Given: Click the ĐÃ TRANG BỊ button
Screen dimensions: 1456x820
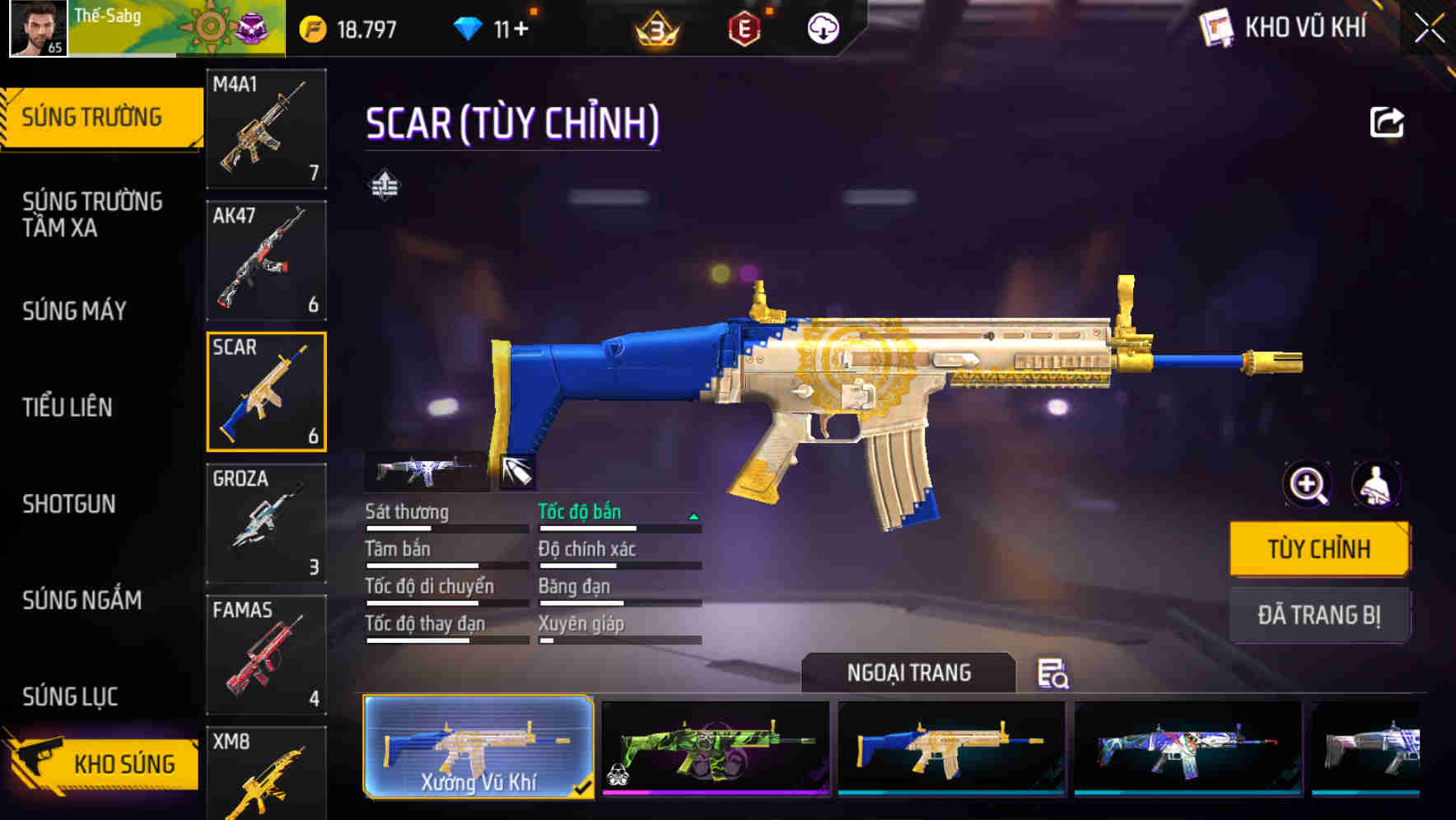Looking at the screenshot, I should [x=1319, y=614].
